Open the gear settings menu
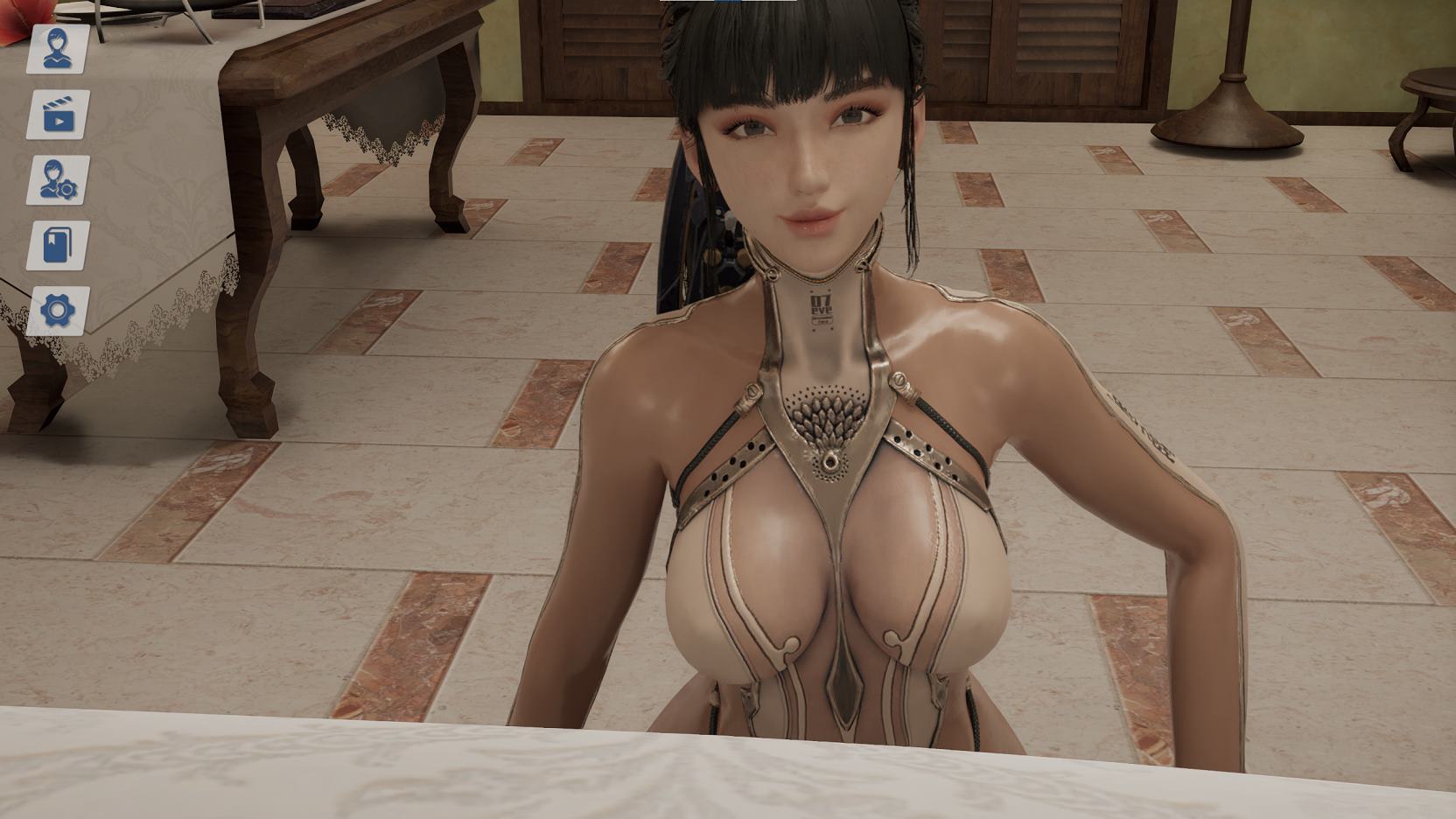Image resolution: width=1456 pixels, height=819 pixels. coord(58,311)
